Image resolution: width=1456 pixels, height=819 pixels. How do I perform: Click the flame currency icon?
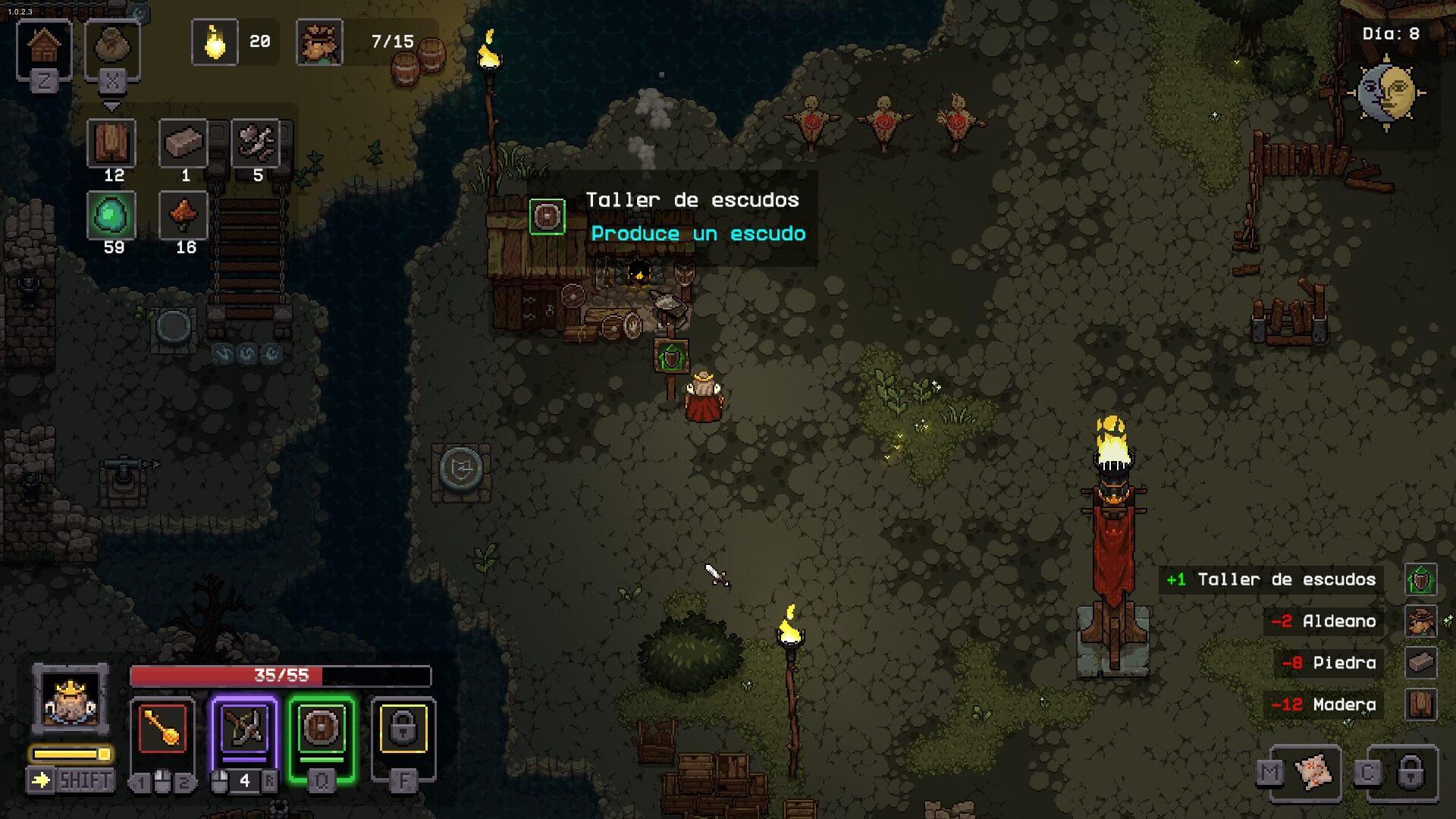coord(215,42)
